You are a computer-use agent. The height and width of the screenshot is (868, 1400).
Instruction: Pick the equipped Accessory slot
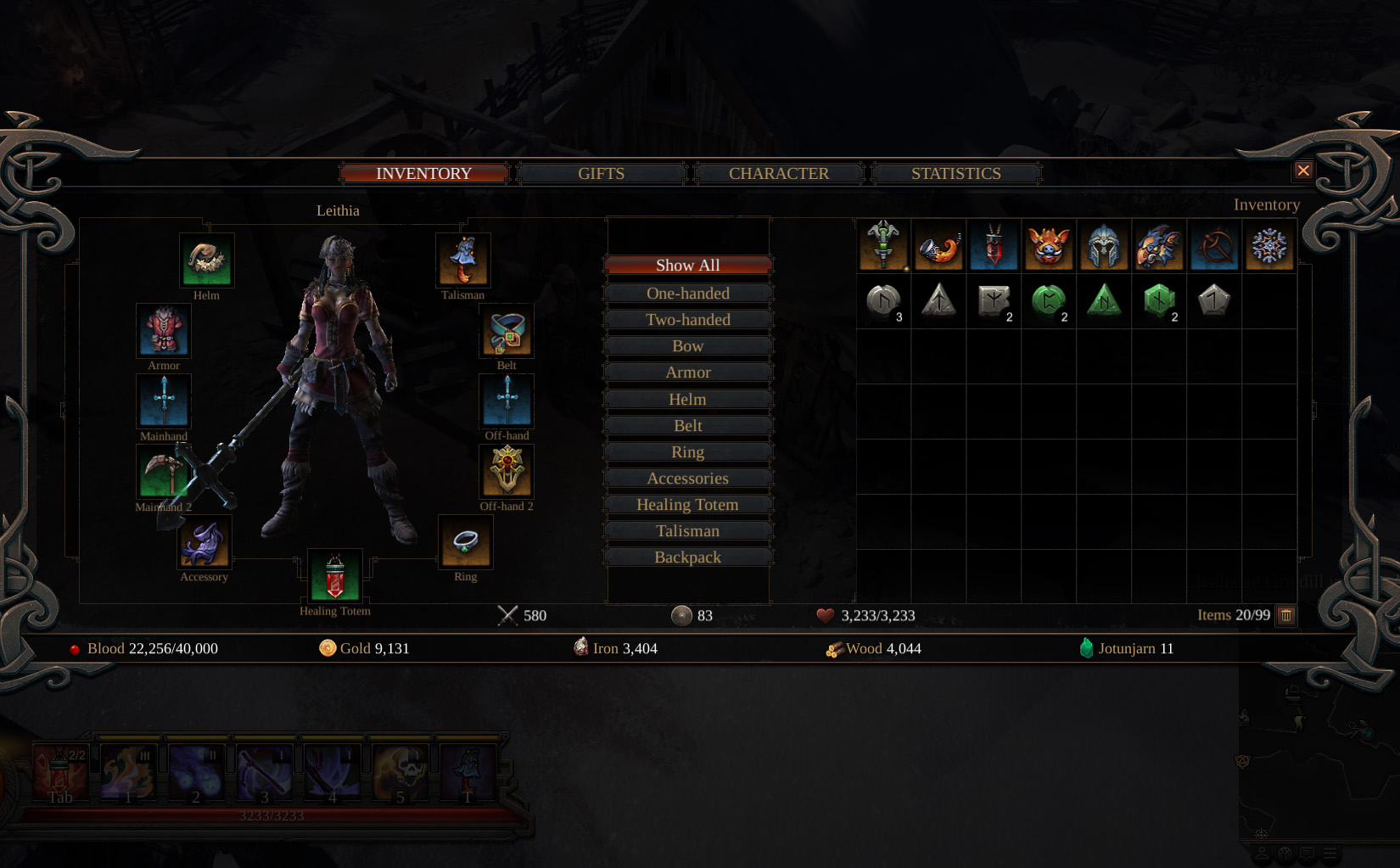[x=204, y=543]
